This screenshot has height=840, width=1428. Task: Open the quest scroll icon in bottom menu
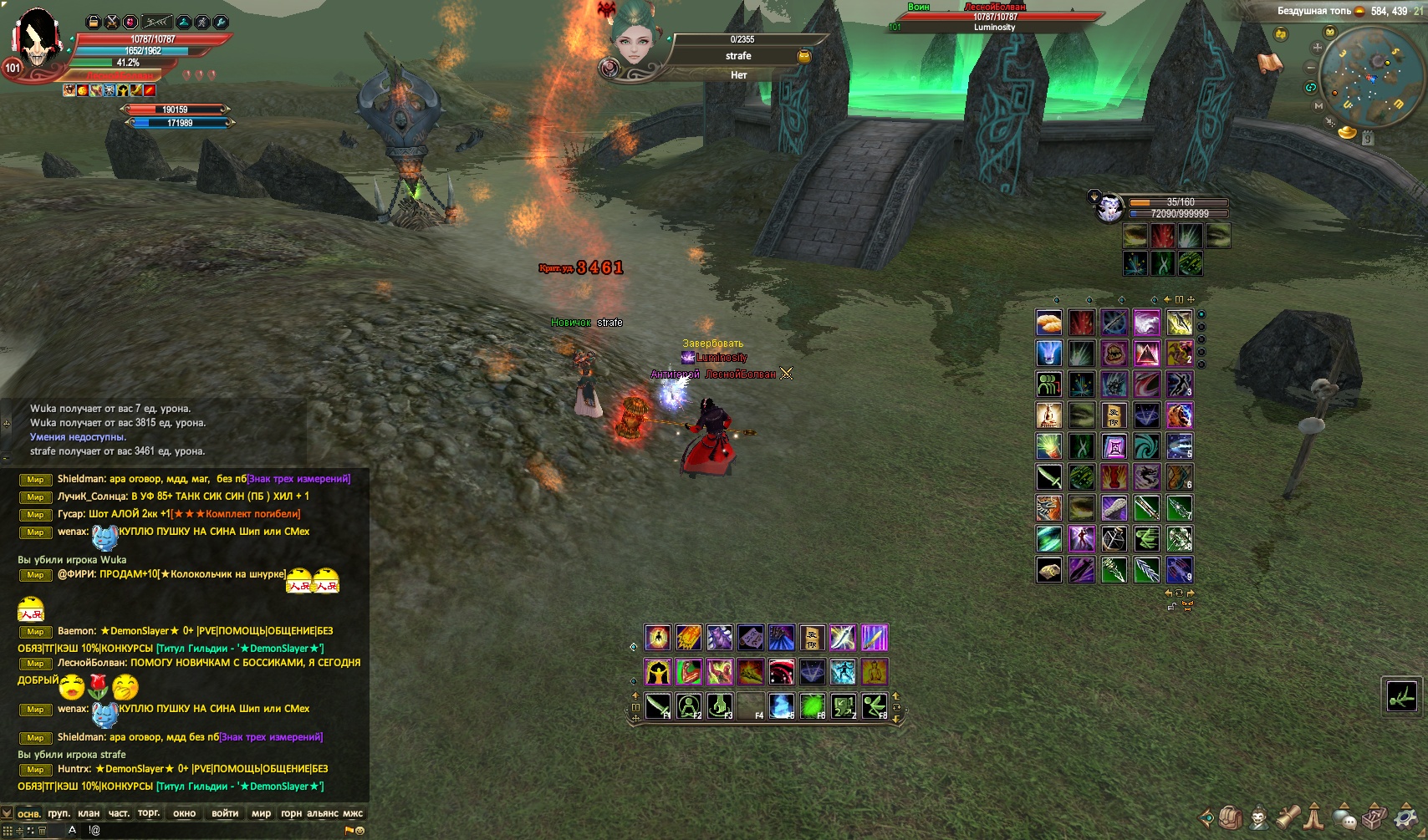pos(1288,817)
